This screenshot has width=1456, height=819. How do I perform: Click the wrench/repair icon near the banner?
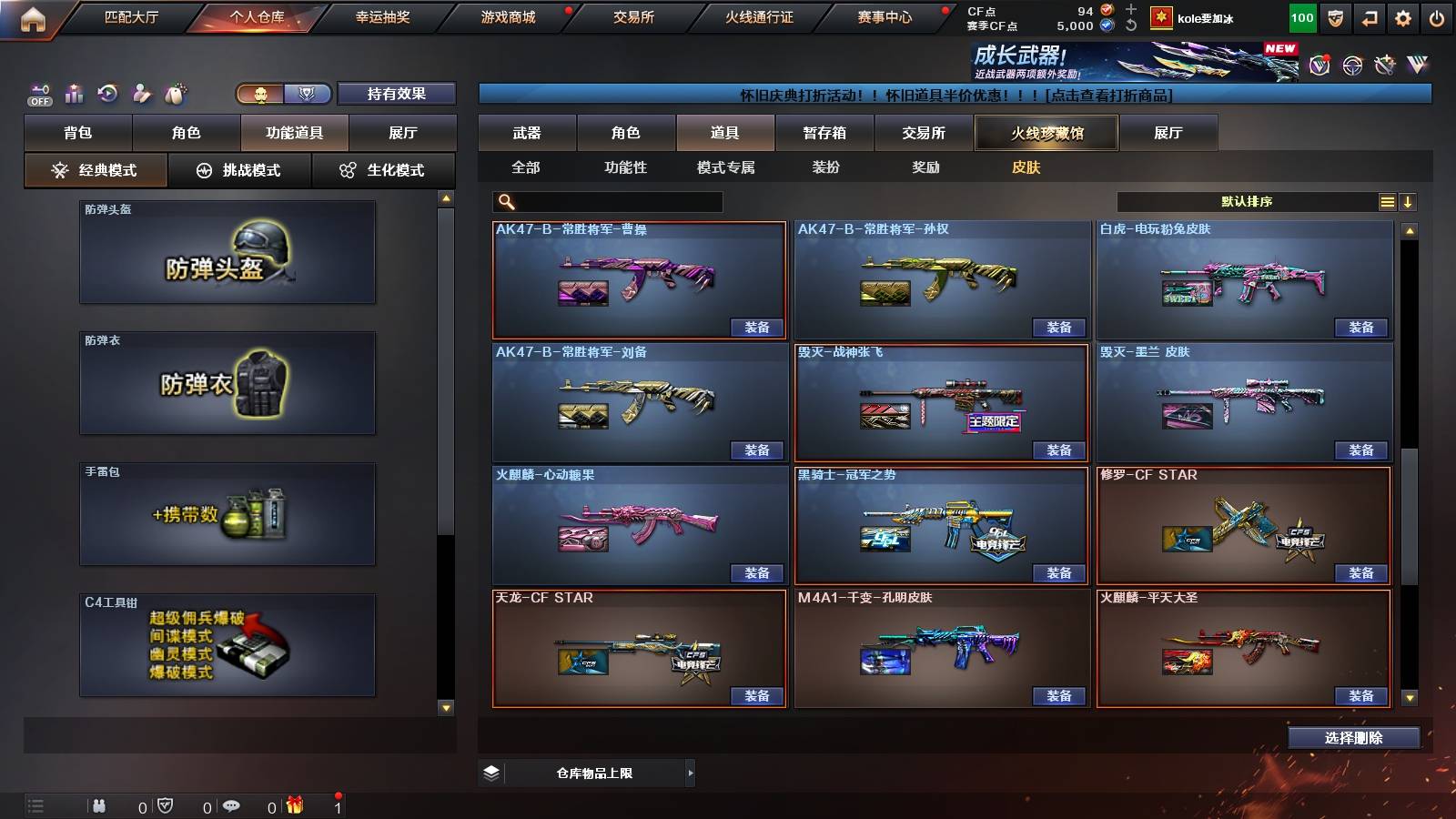1384,66
